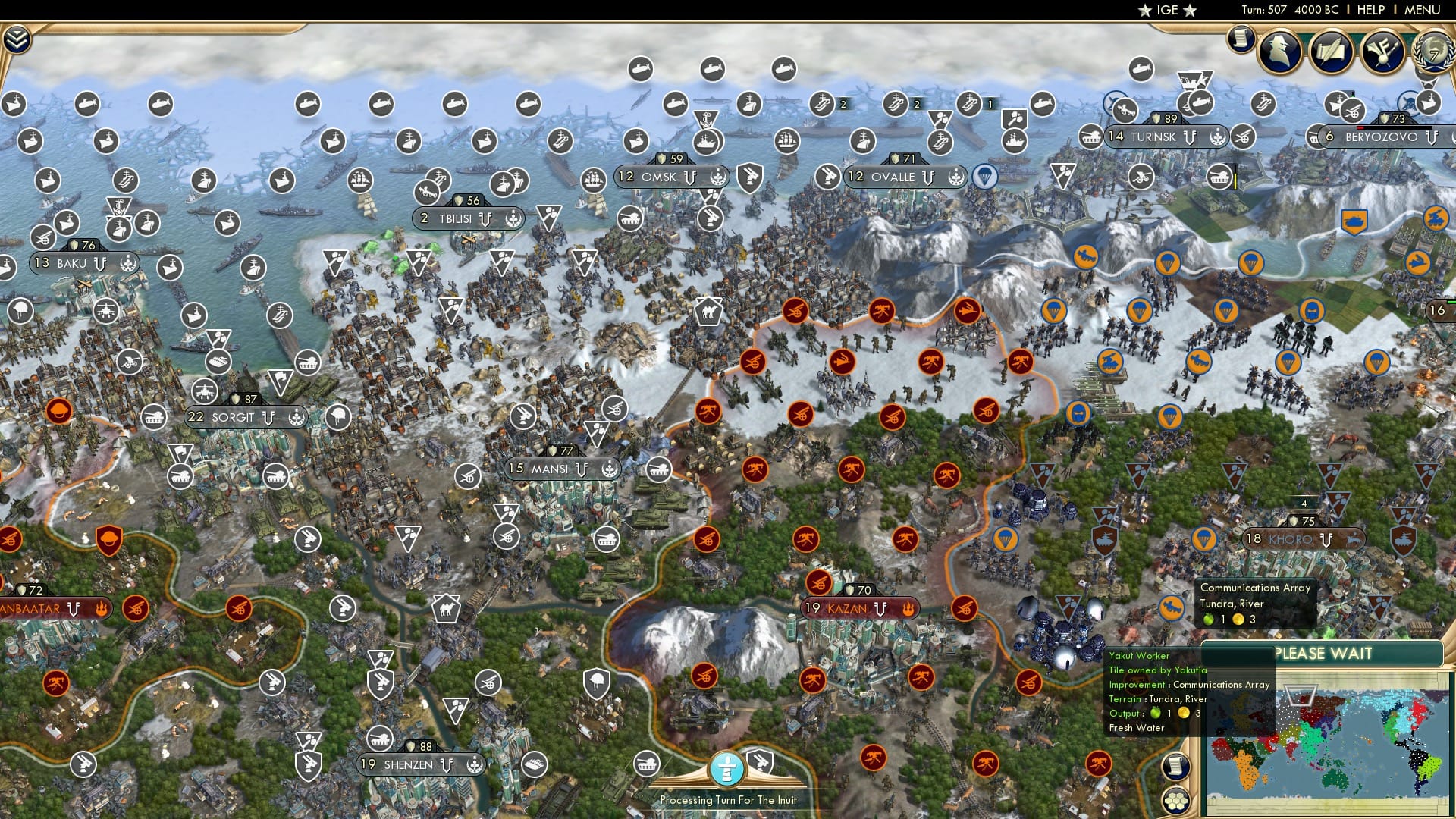Click the razing flame icon on Kazan's banner
1456x819 pixels.
[908, 609]
